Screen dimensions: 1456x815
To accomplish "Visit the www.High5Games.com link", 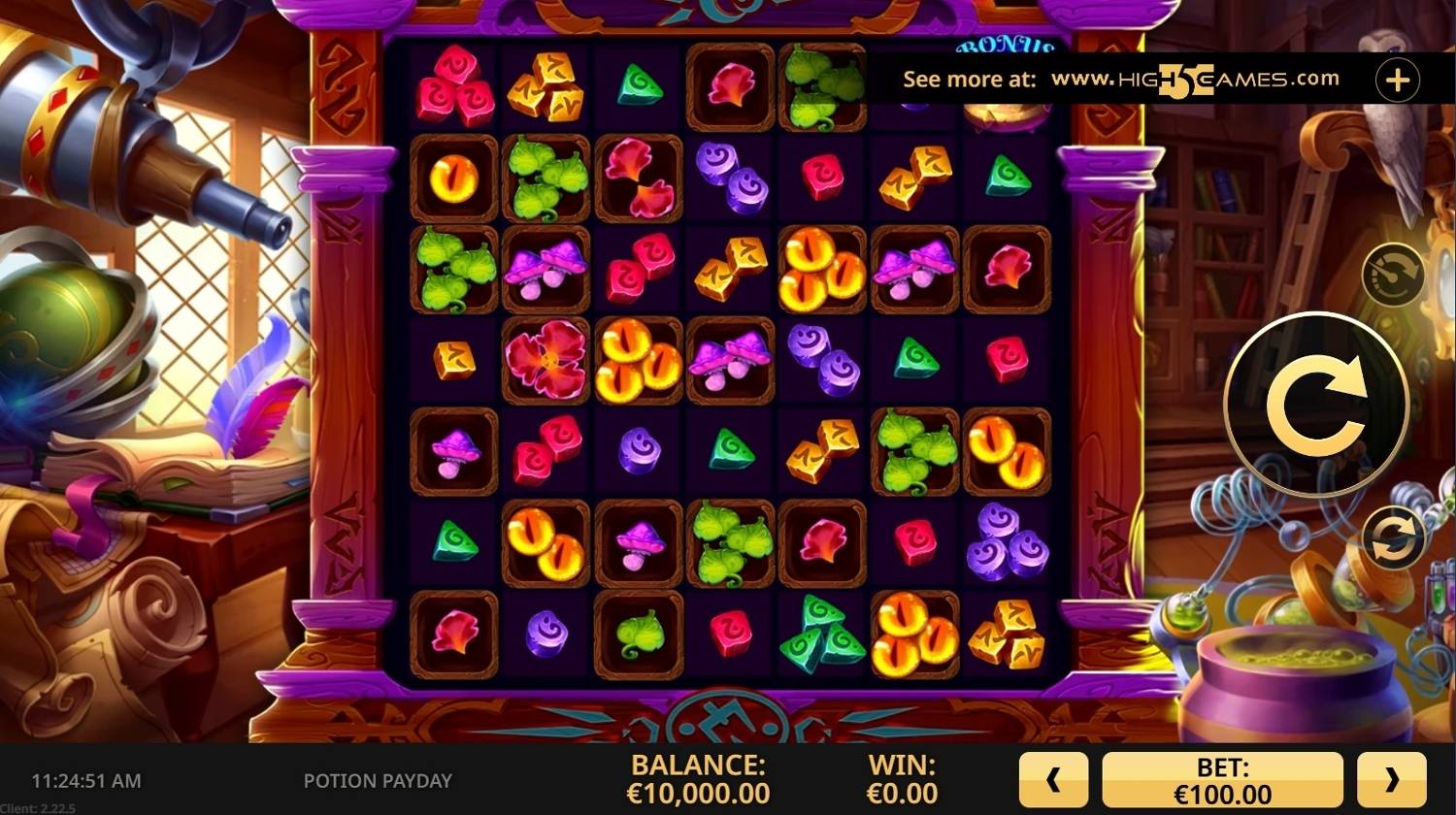I will click(1195, 80).
